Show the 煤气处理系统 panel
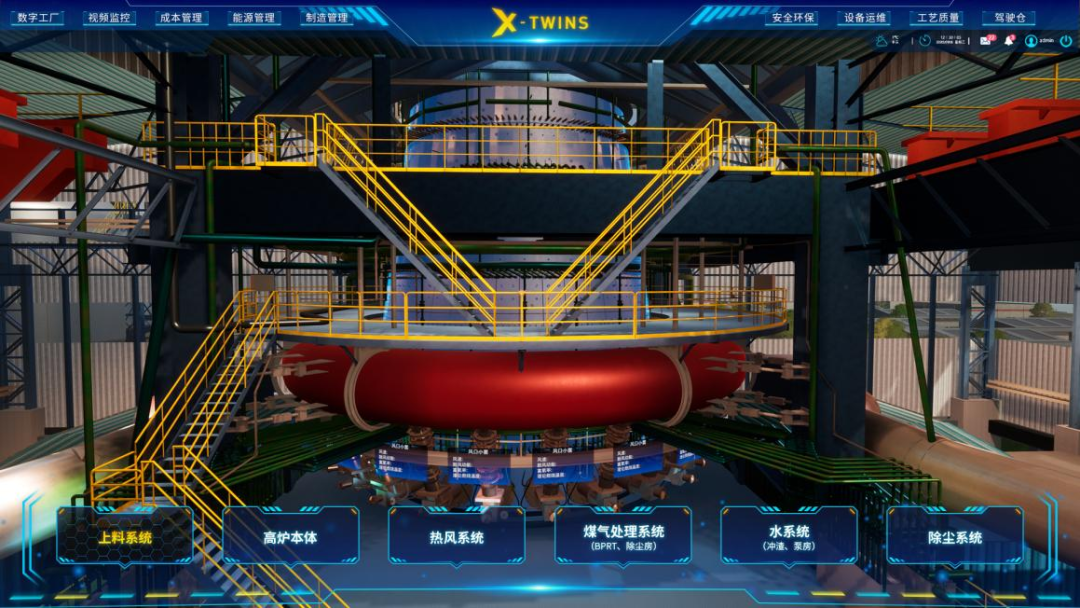This screenshot has width=1080, height=608. coord(623,537)
